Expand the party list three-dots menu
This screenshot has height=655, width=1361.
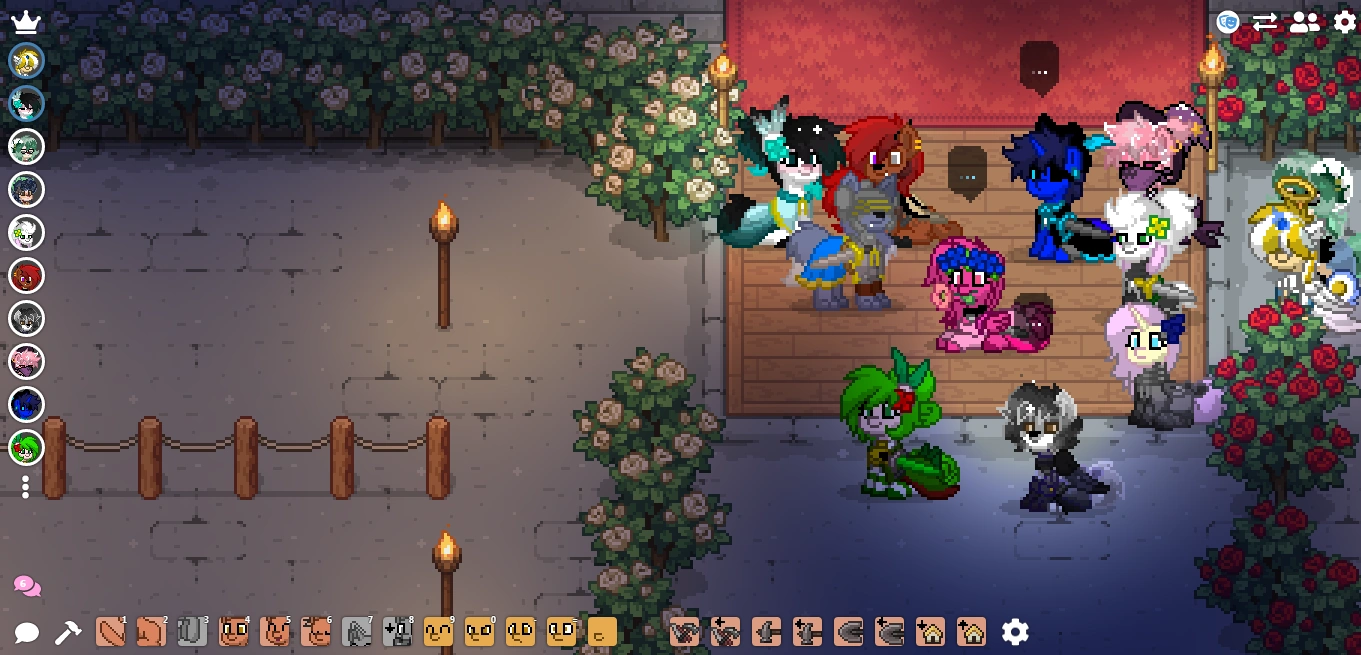click(26, 487)
